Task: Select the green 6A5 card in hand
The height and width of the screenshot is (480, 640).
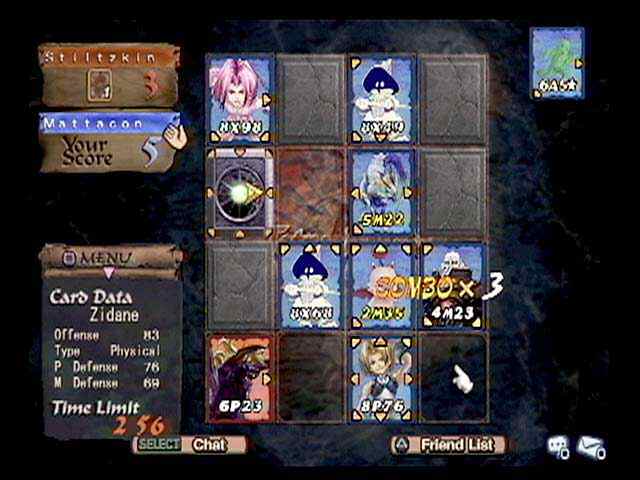Action: 557,63
